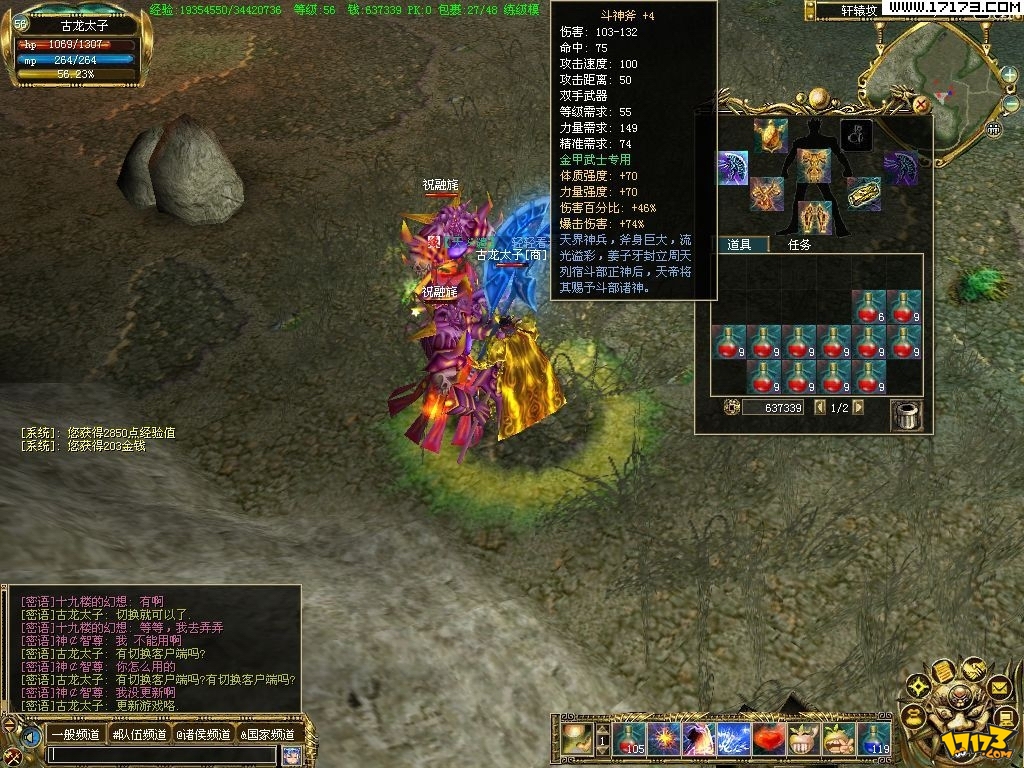The height and width of the screenshot is (768, 1024).
Task: Activate the red heart skill on the hotbar
Action: point(769,739)
